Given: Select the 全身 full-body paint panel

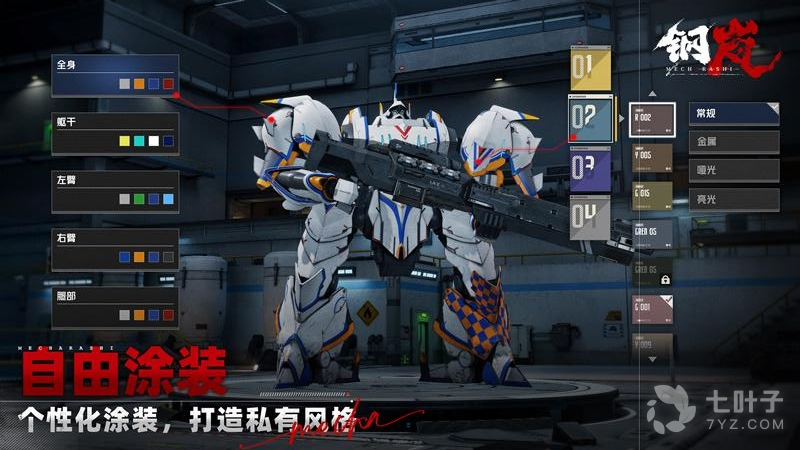Looking at the screenshot, I should click(115, 76).
